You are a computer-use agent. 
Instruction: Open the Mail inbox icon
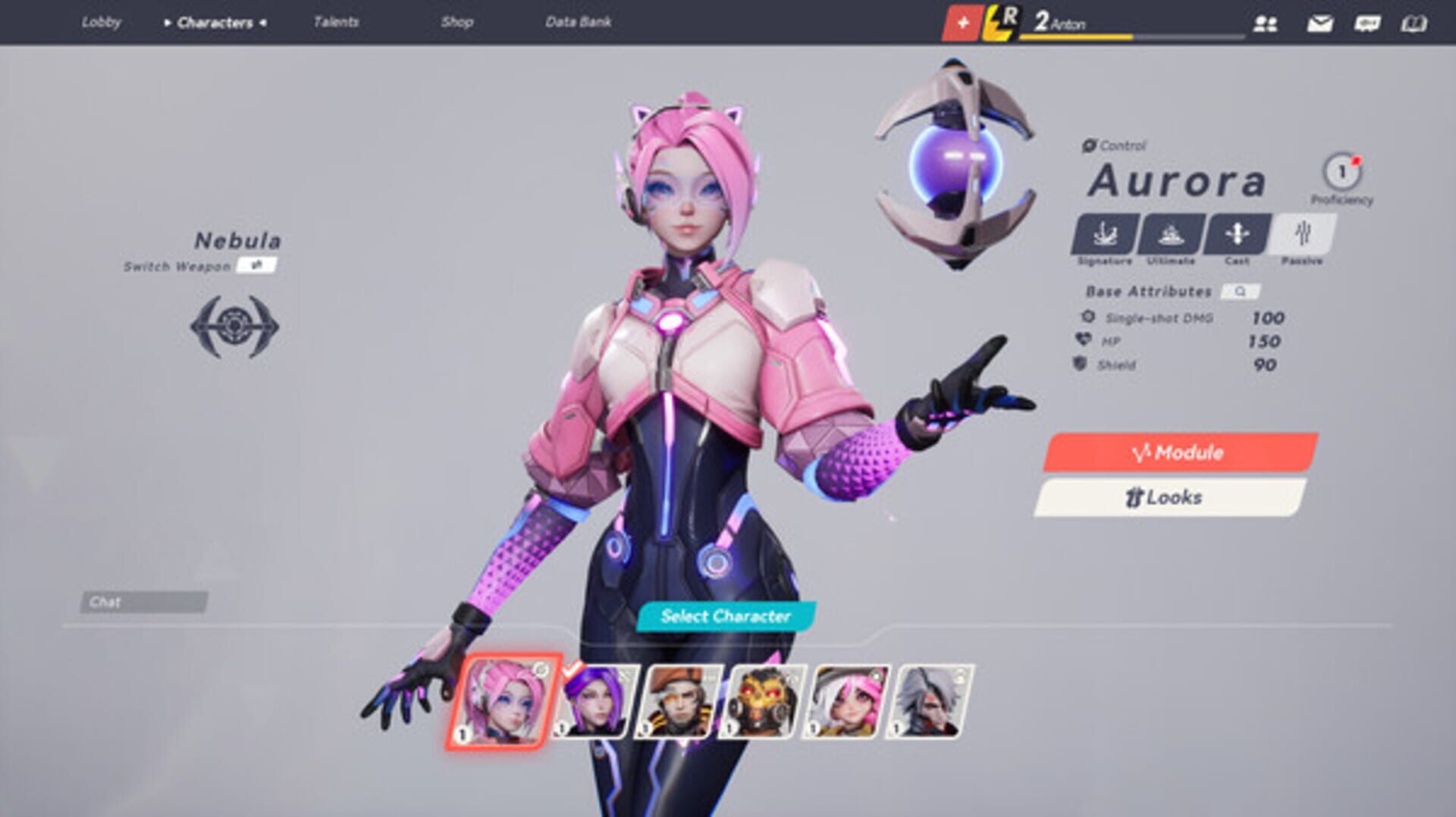[1319, 23]
